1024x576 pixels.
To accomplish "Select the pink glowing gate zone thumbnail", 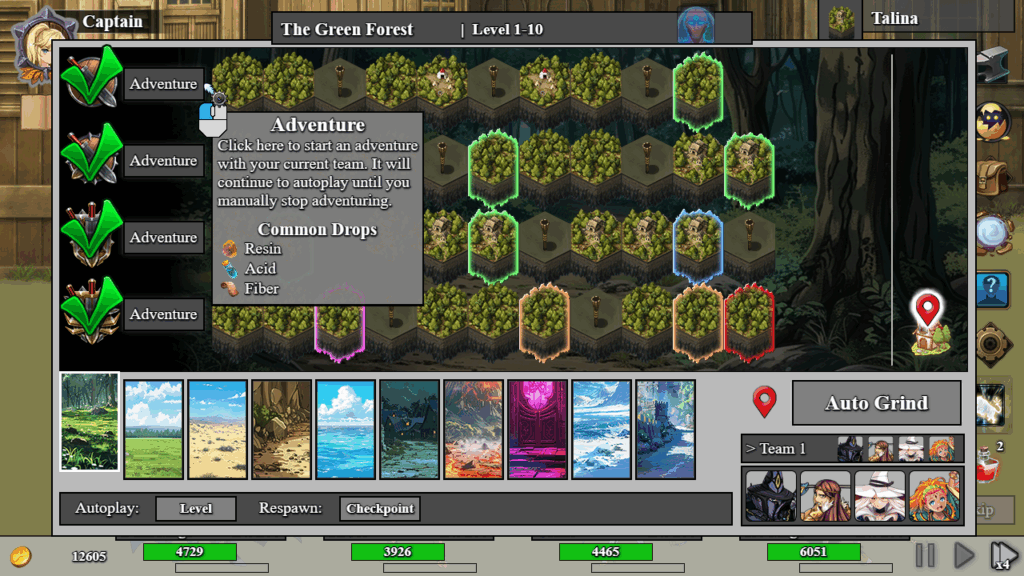I will coord(537,429).
